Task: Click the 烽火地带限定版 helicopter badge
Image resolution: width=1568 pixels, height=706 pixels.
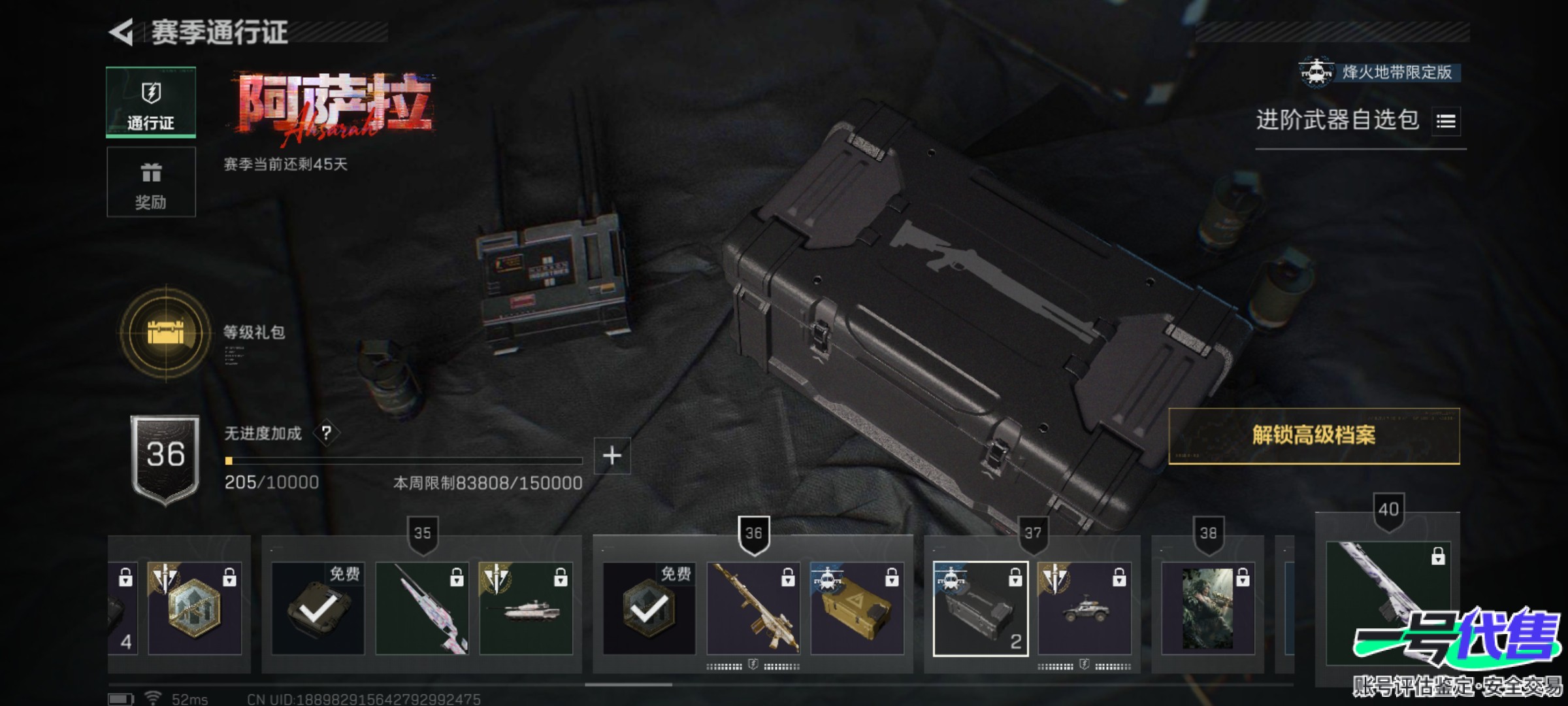Action: tap(1380, 73)
